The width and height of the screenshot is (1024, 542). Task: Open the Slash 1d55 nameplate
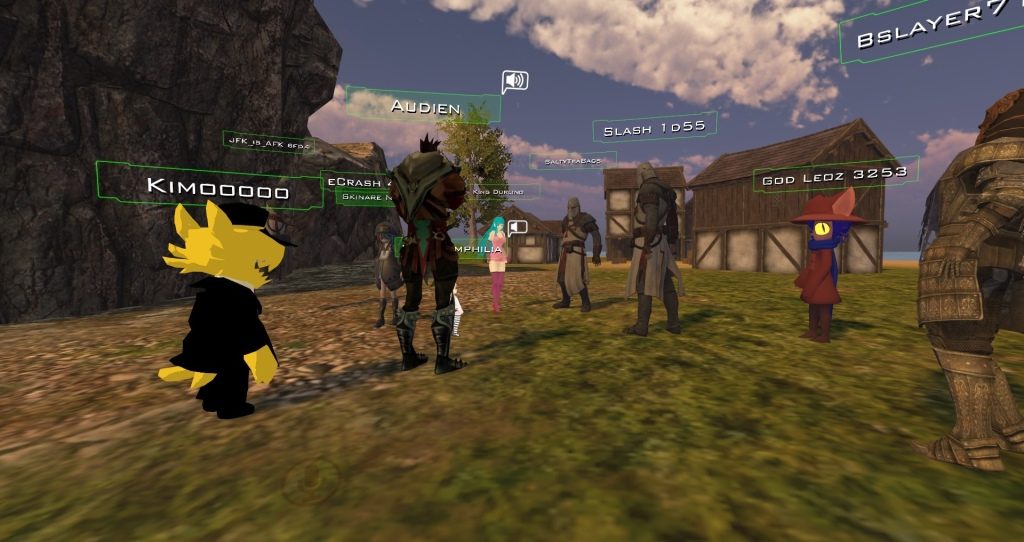pyautogui.click(x=654, y=128)
